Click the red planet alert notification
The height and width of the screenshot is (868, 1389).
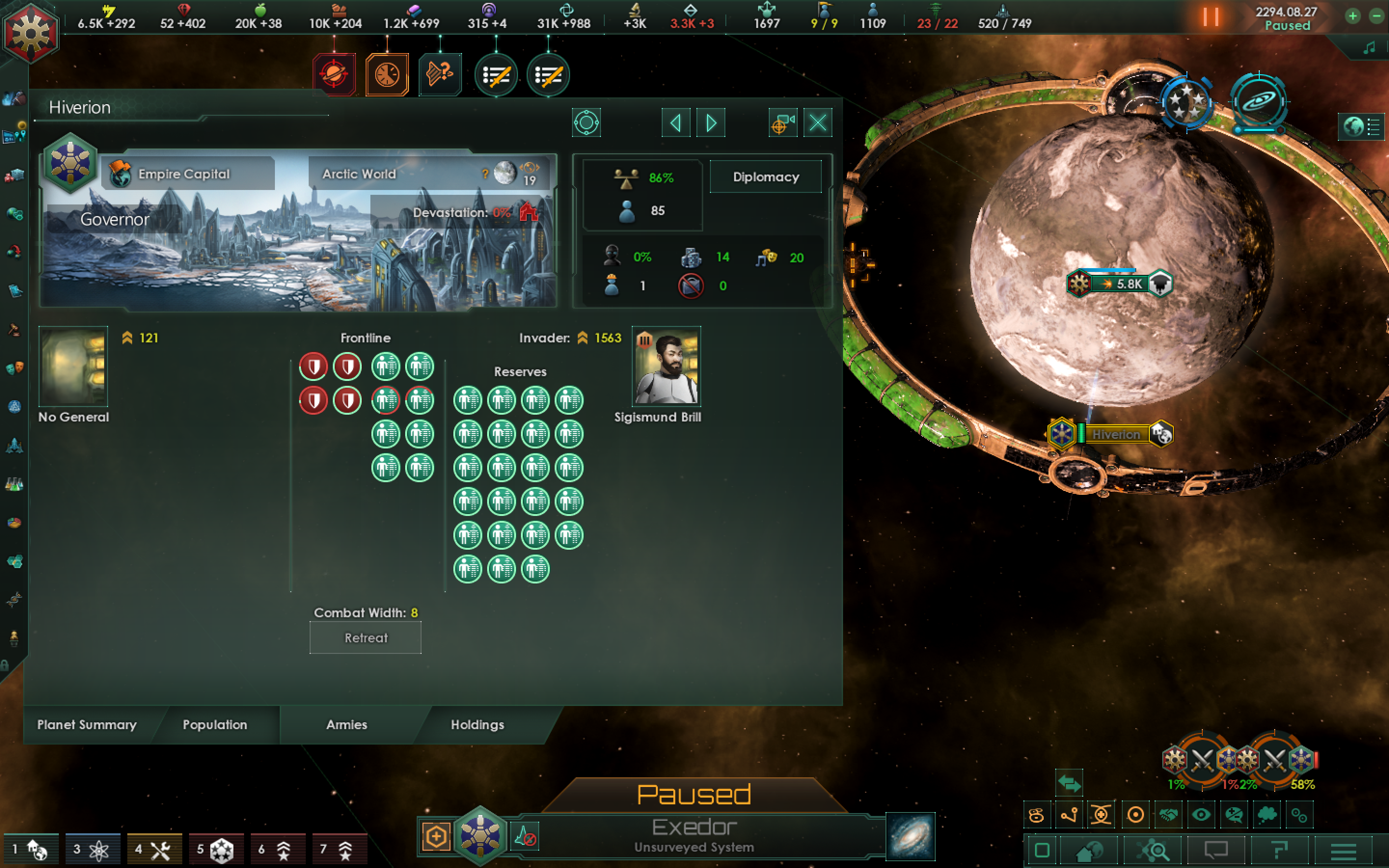[334, 75]
